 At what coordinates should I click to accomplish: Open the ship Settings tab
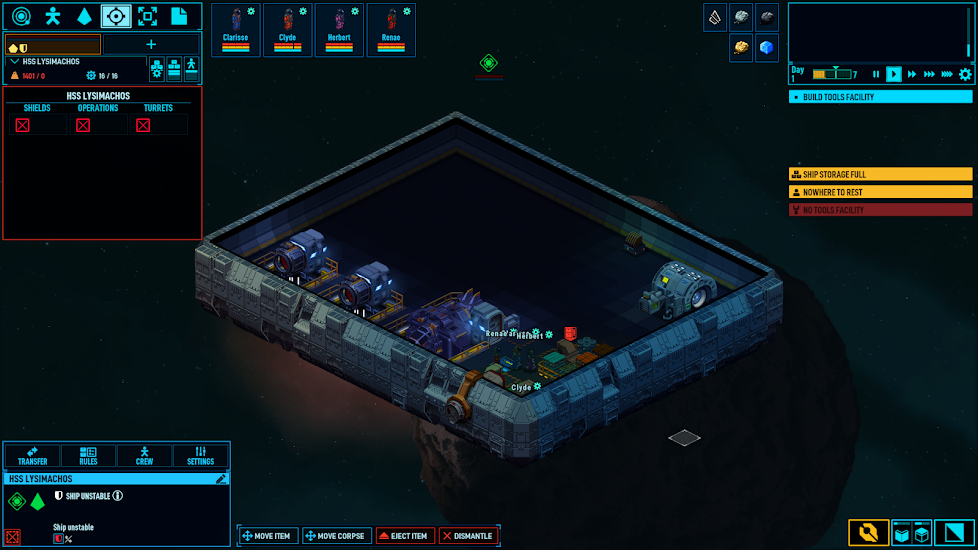201,456
